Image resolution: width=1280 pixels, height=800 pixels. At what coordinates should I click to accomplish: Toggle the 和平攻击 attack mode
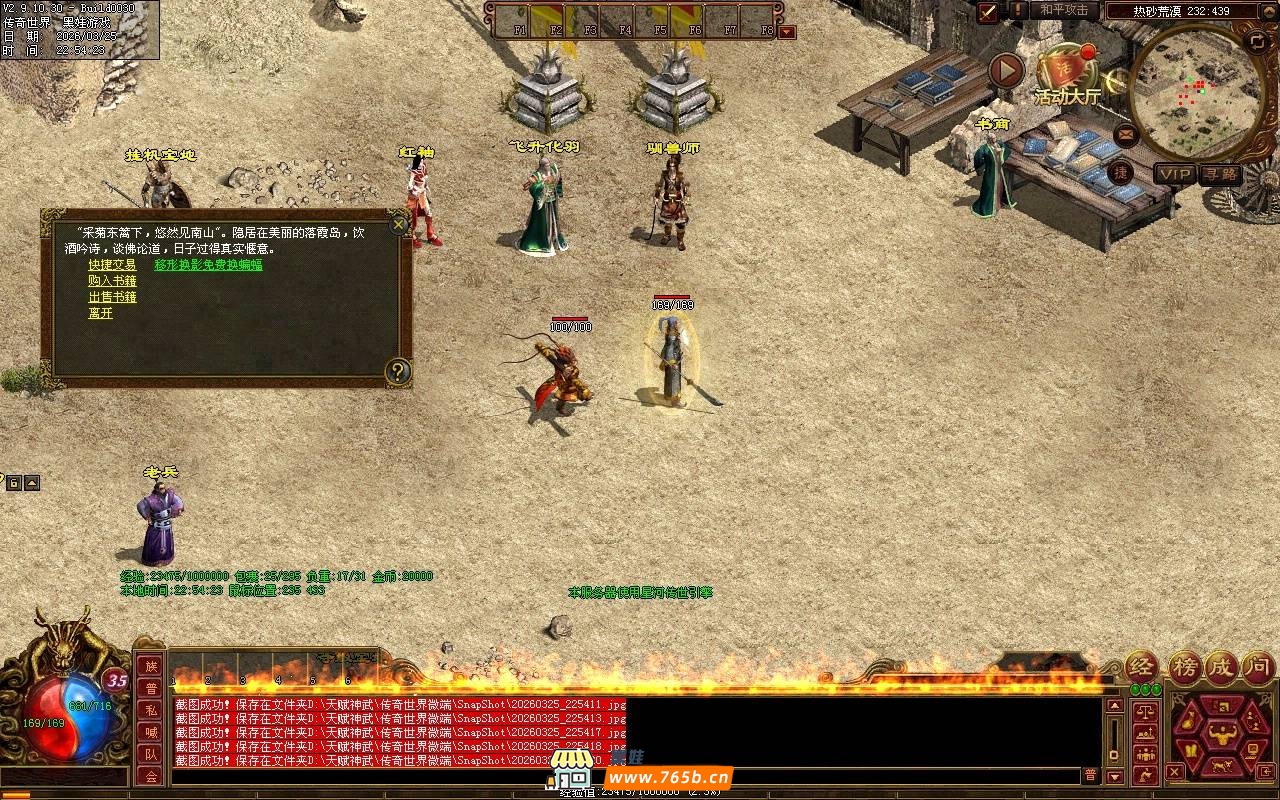click(x=1064, y=10)
